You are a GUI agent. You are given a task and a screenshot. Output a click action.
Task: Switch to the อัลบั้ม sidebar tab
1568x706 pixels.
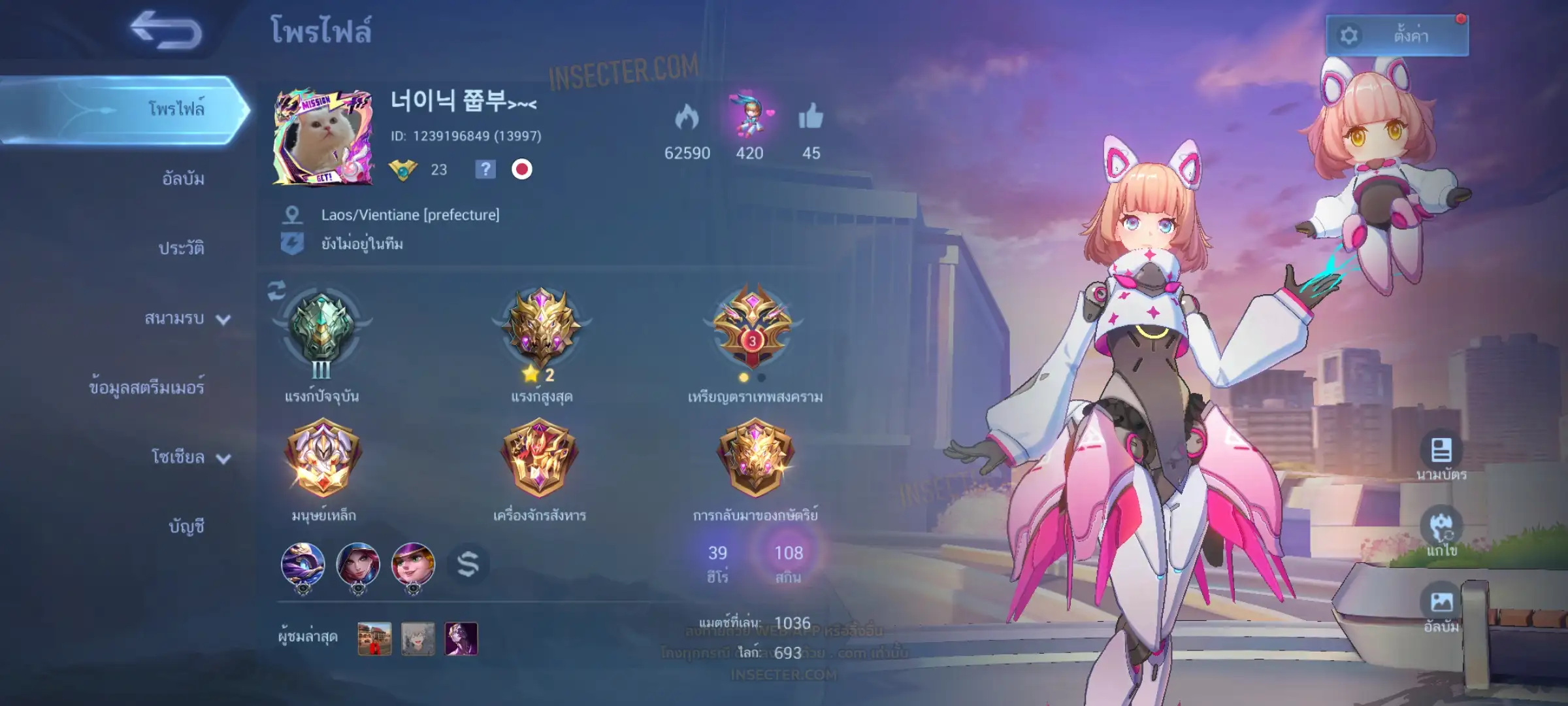pyautogui.click(x=183, y=178)
